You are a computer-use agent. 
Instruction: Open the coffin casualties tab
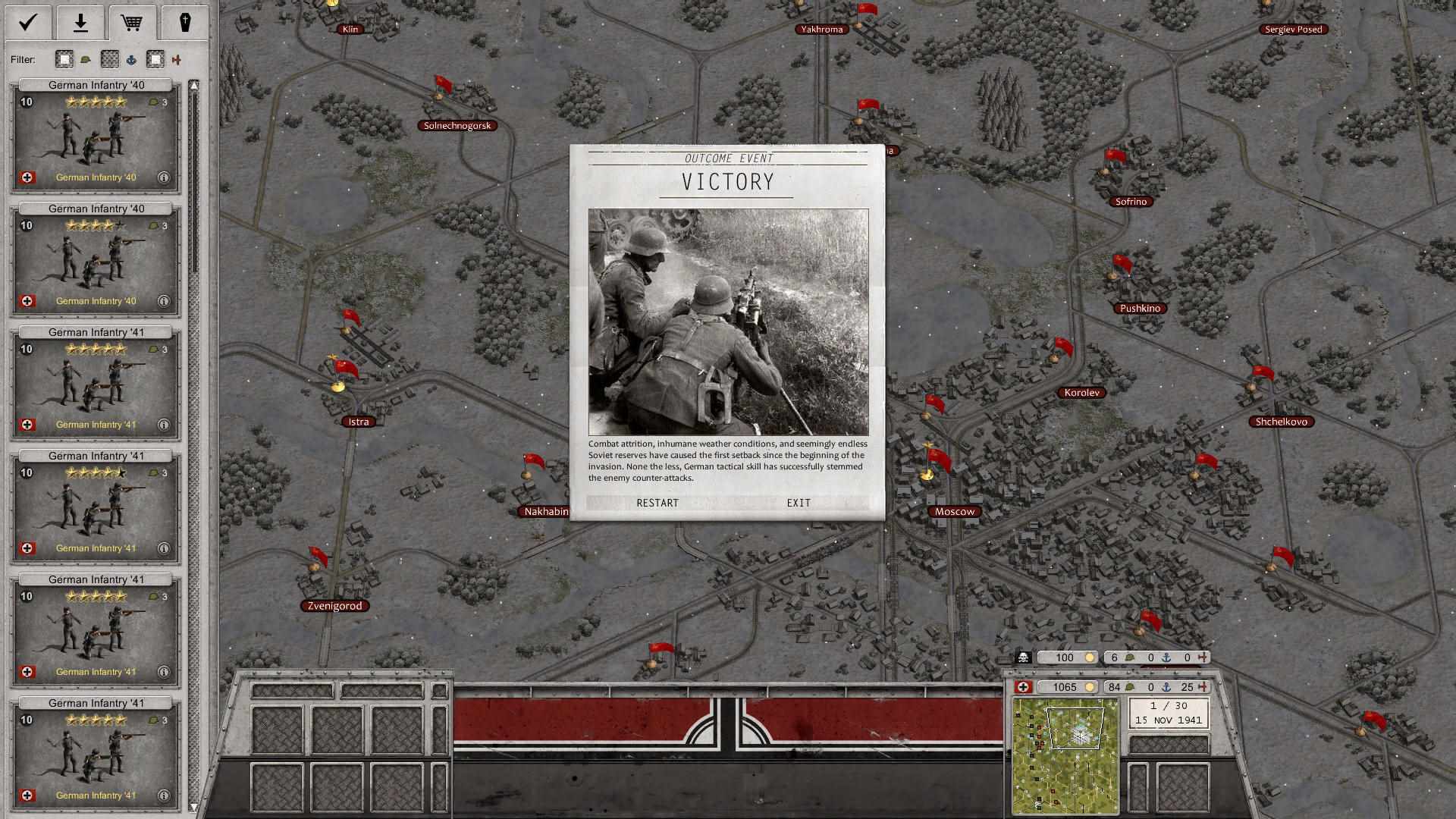186,21
